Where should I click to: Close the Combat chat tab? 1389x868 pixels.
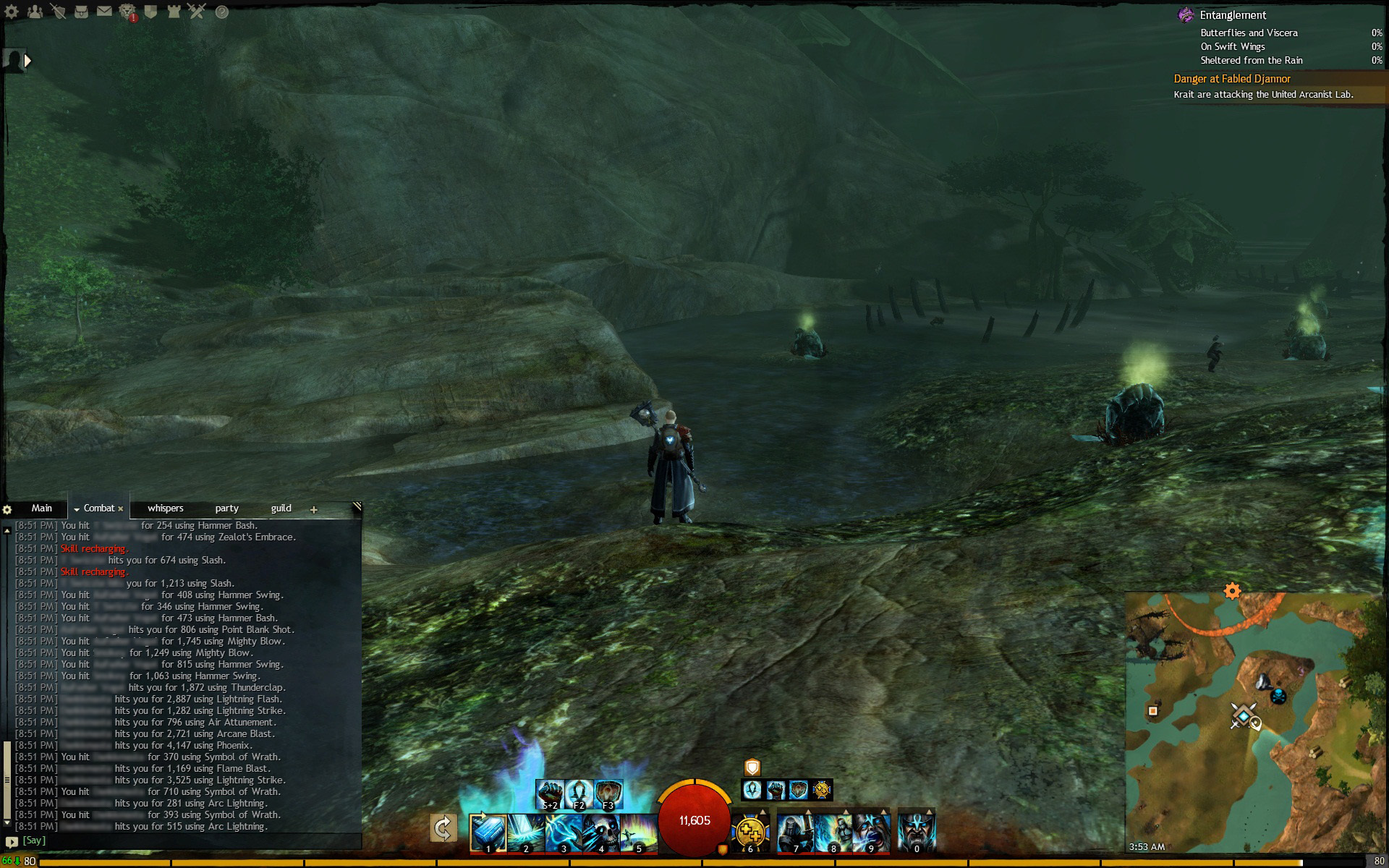(121, 509)
